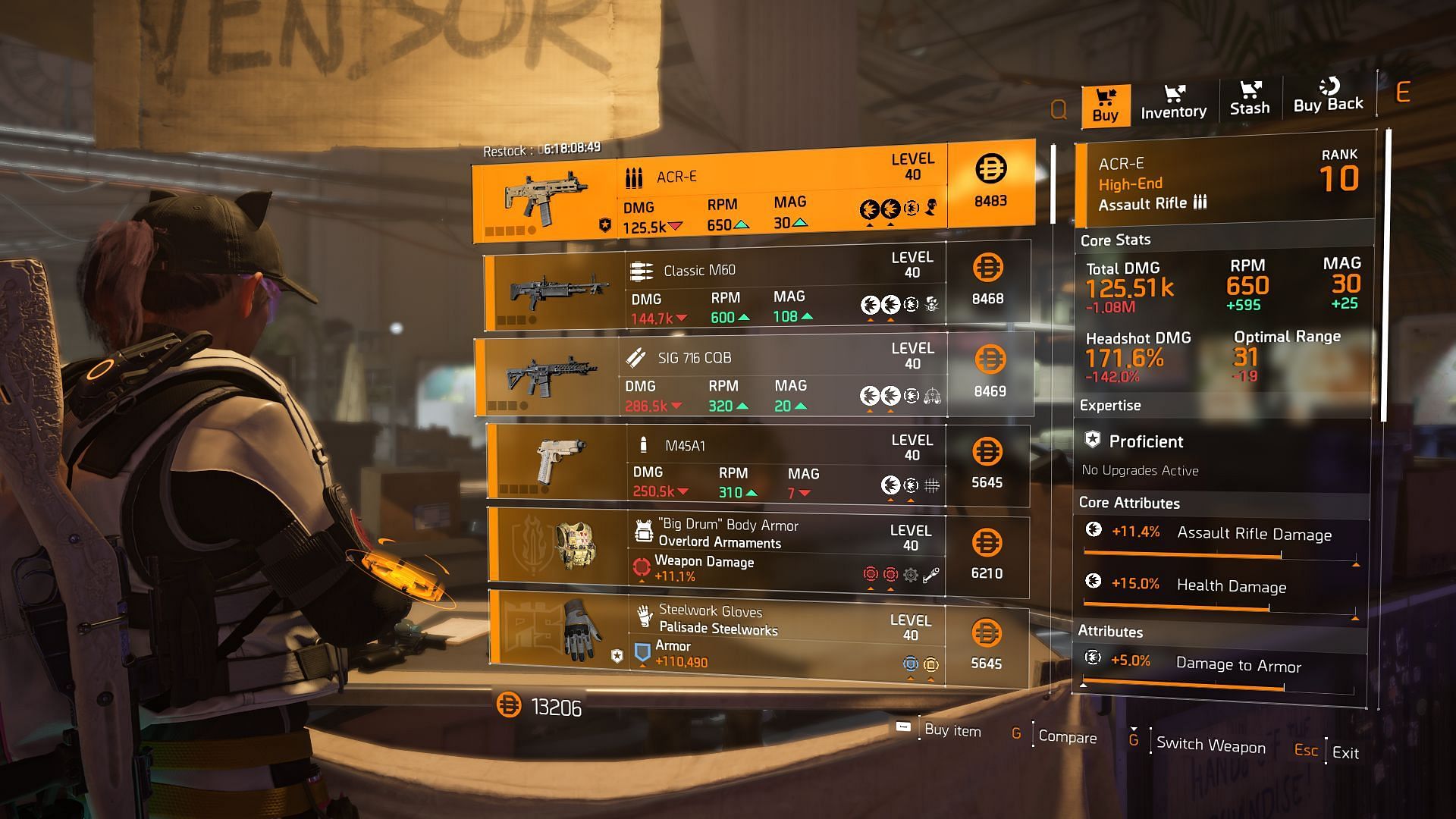This screenshot has width=1456, height=819.
Task: Open the Stash tab
Action: 1250,99
